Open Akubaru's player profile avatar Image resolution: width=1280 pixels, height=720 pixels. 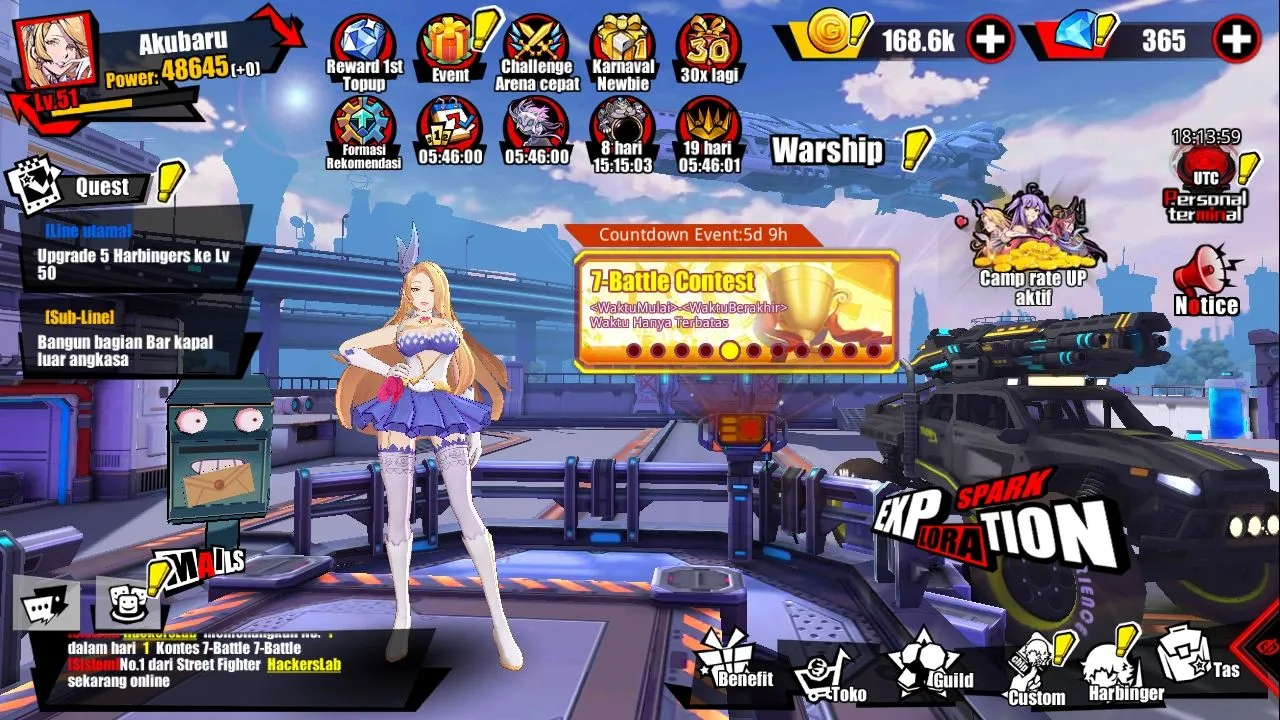[x=54, y=53]
